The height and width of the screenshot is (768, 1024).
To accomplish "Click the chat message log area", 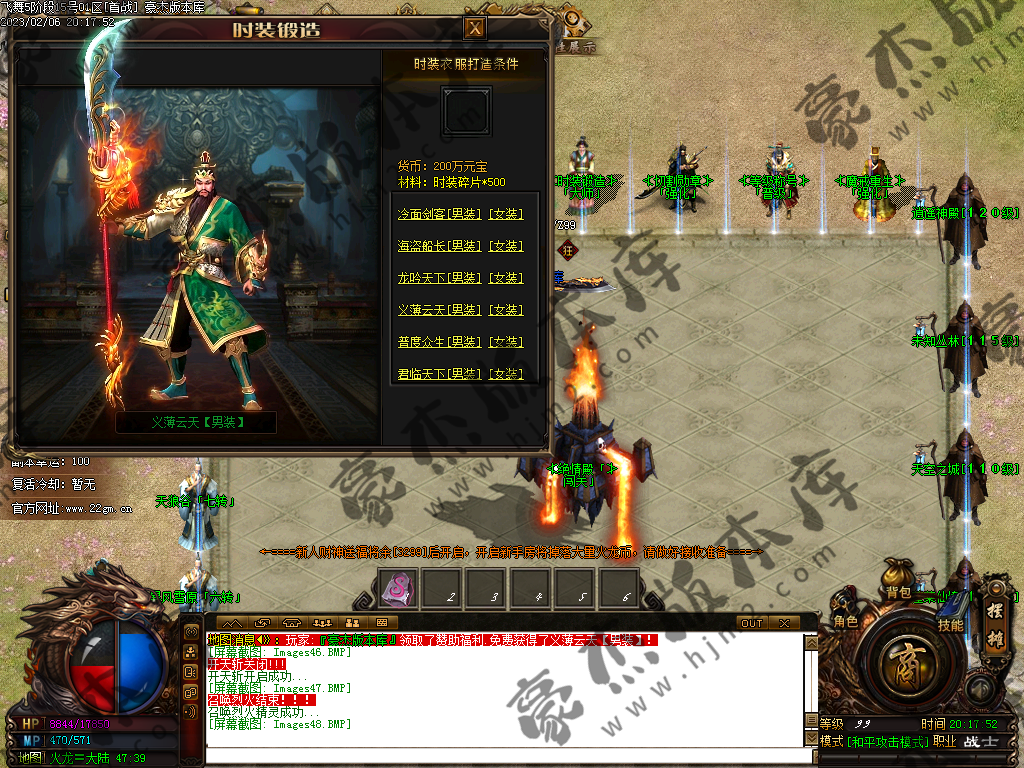I will pos(500,690).
